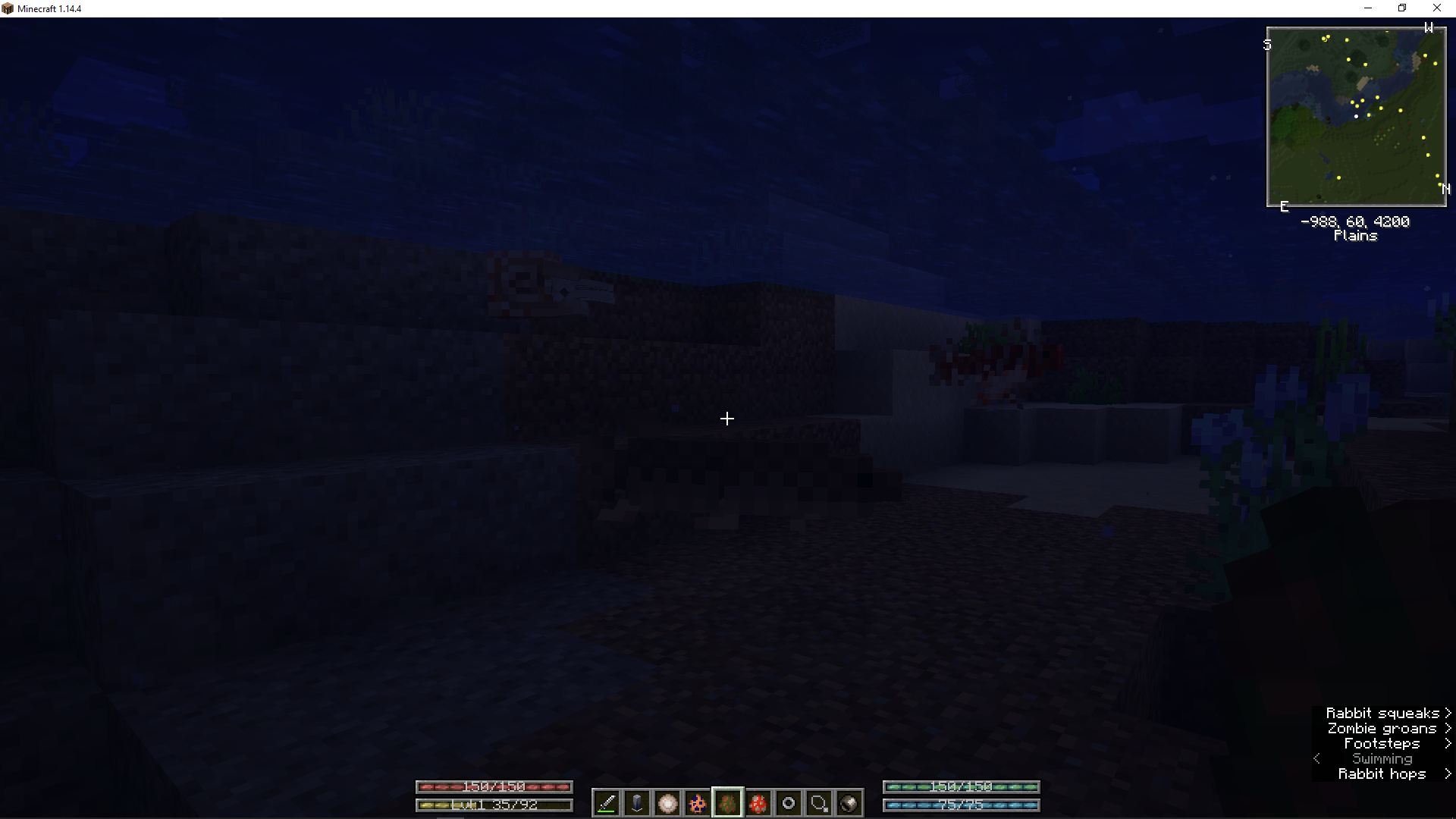Click the Lvl 35 experience bar

[494, 805]
